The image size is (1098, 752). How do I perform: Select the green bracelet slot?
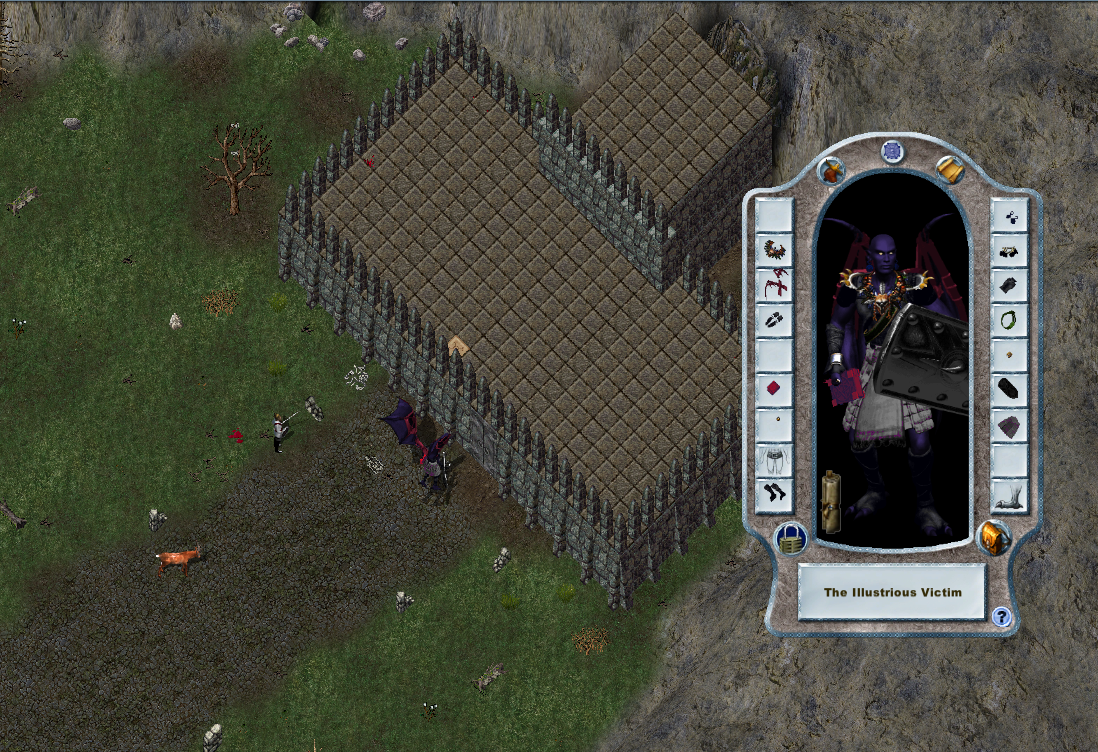coord(1009,319)
